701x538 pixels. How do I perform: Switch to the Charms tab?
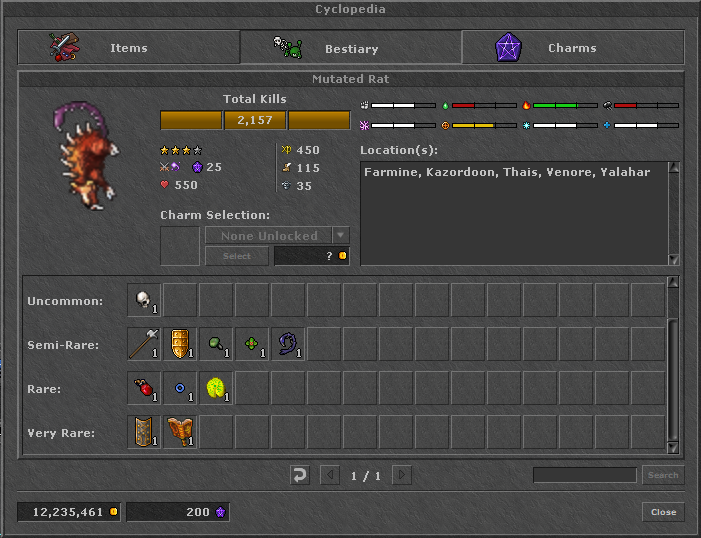pos(572,47)
